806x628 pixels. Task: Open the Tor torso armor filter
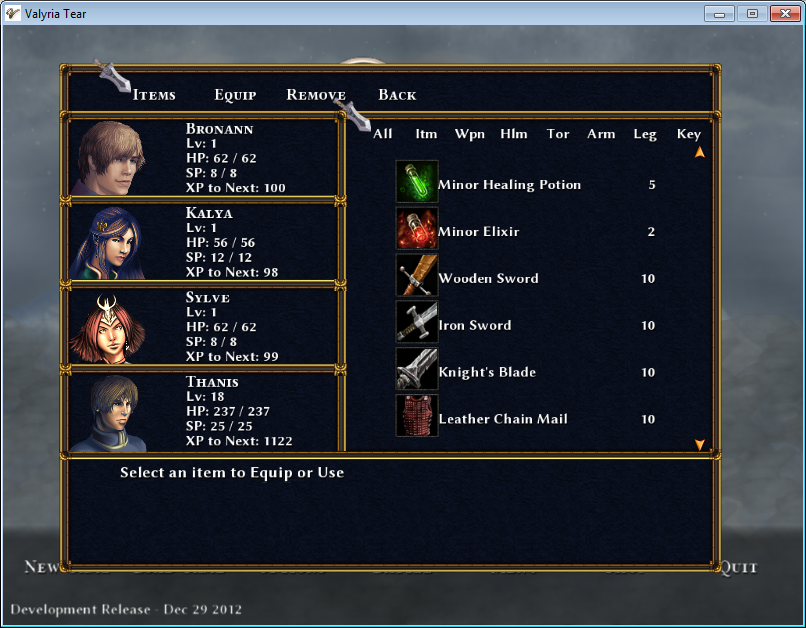558,134
